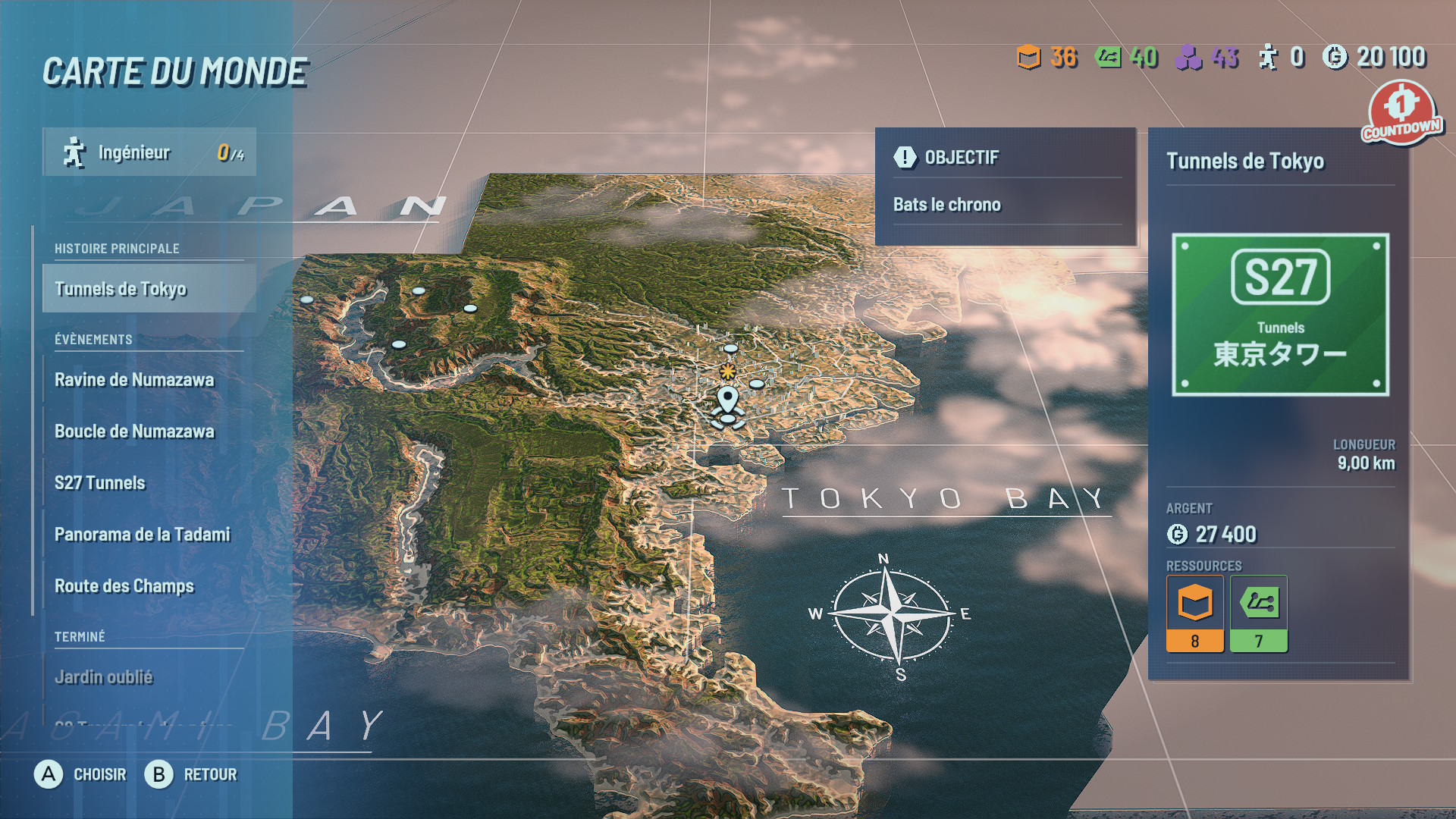Select Route des Champs event
The image size is (1456, 819).
coord(124,586)
